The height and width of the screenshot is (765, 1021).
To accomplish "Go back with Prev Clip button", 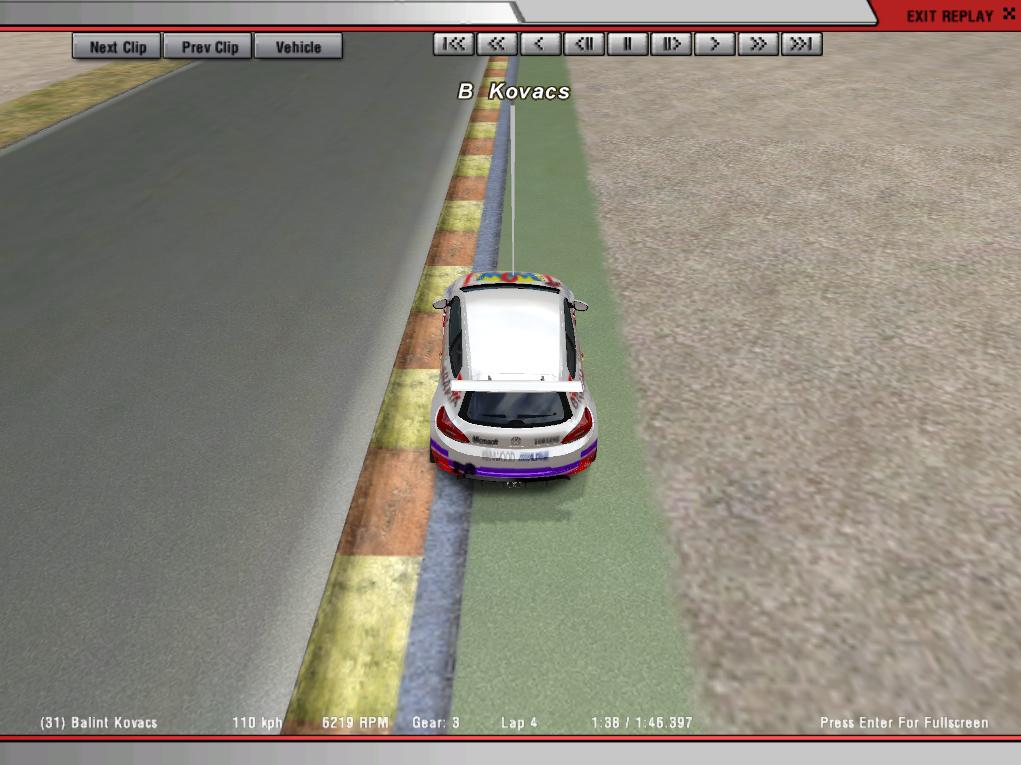I will click(210, 47).
